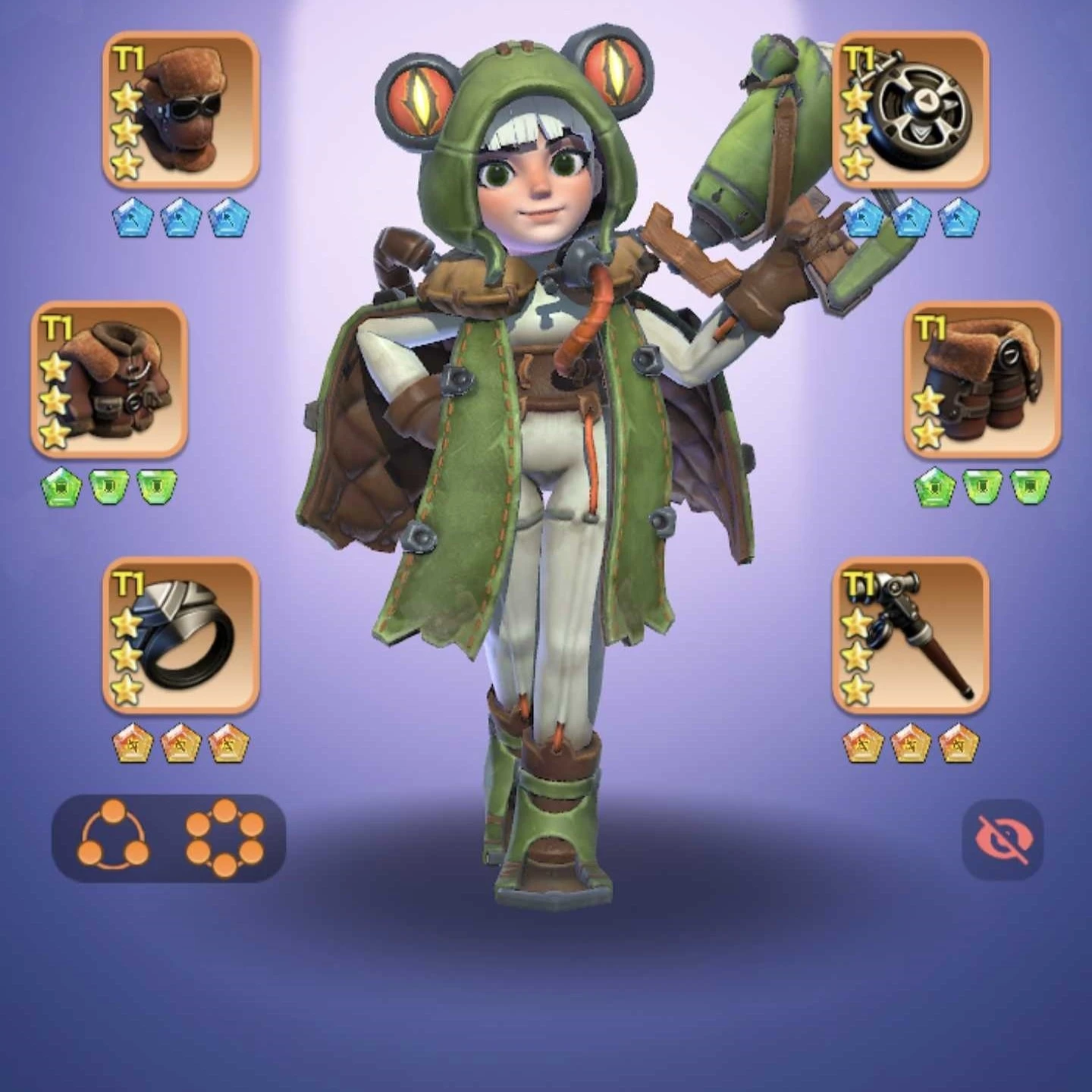1092x1092 pixels.
Task: Activate the three-node circle set button
Action: pos(114,838)
